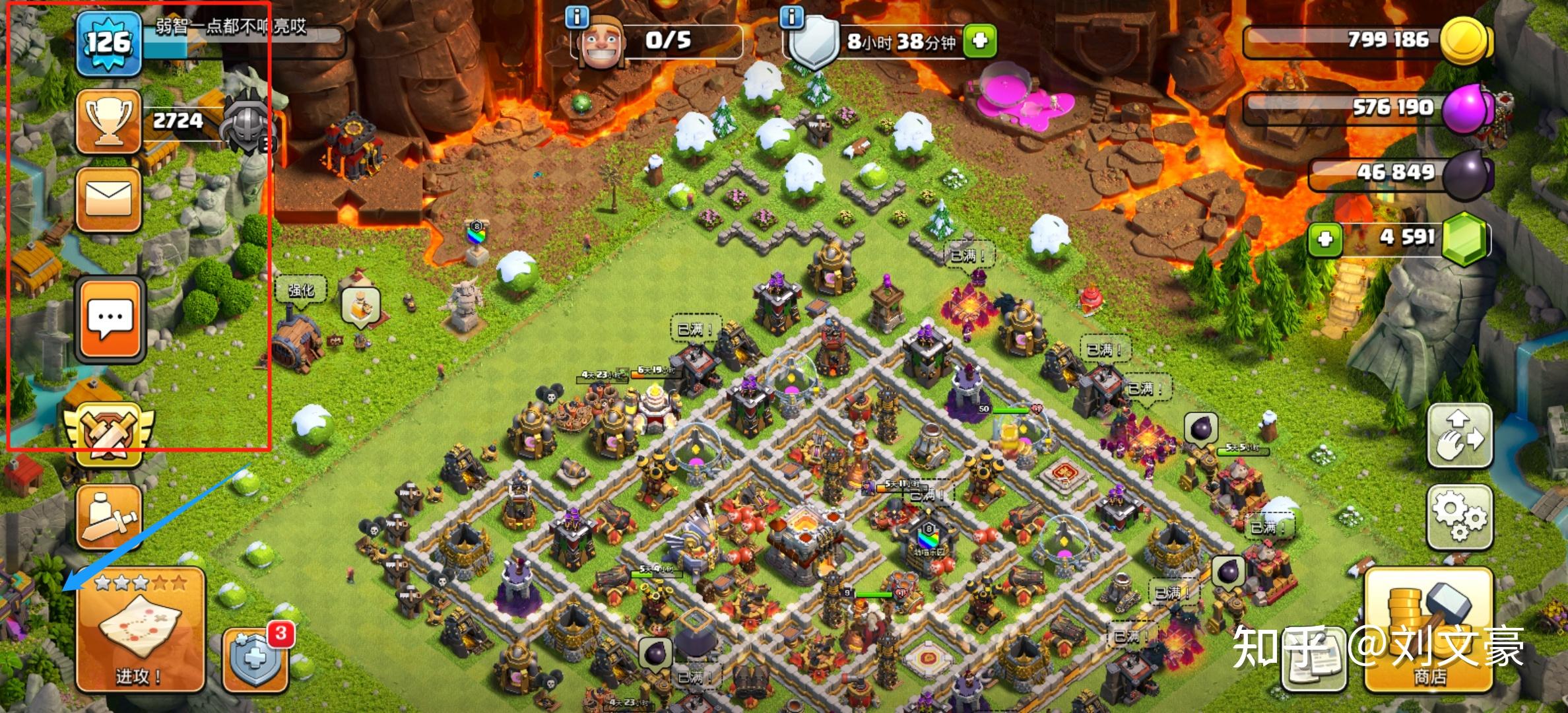Open the Shop with gold hammer icon
1568x713 pixels.
(1428, 629)
